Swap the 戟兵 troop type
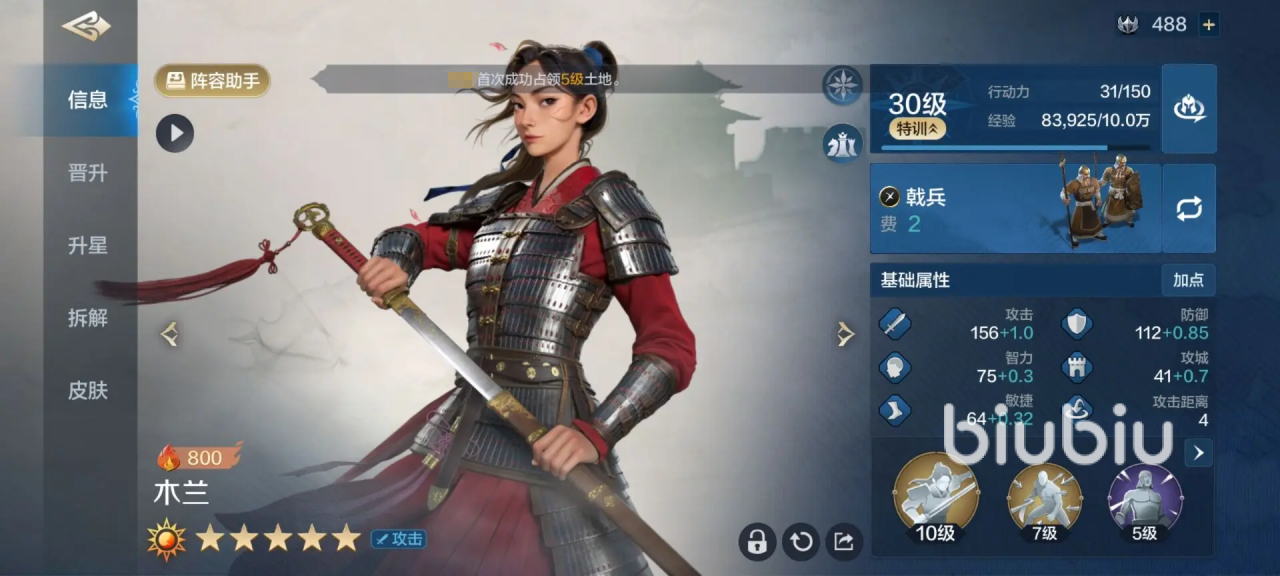Image resolution: width=1280 pixels, height=576 pixels. coord(1189,209)
